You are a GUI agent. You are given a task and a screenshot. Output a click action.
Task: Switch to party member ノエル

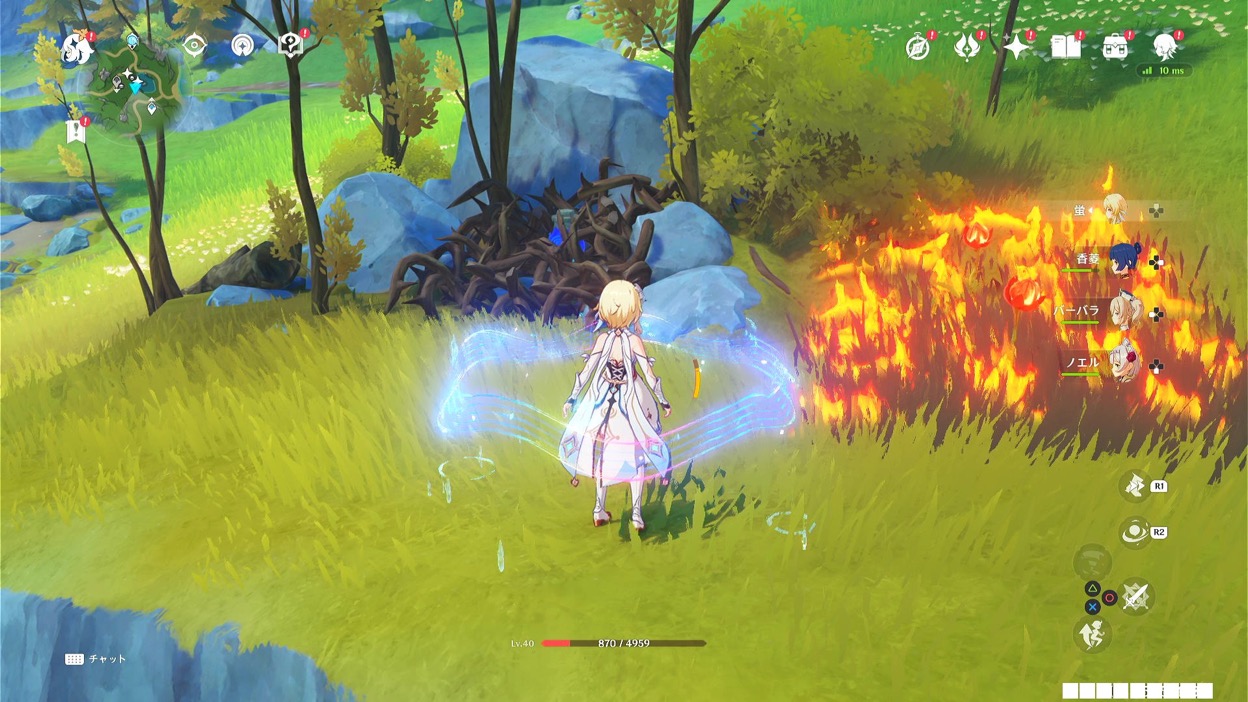1121,365
